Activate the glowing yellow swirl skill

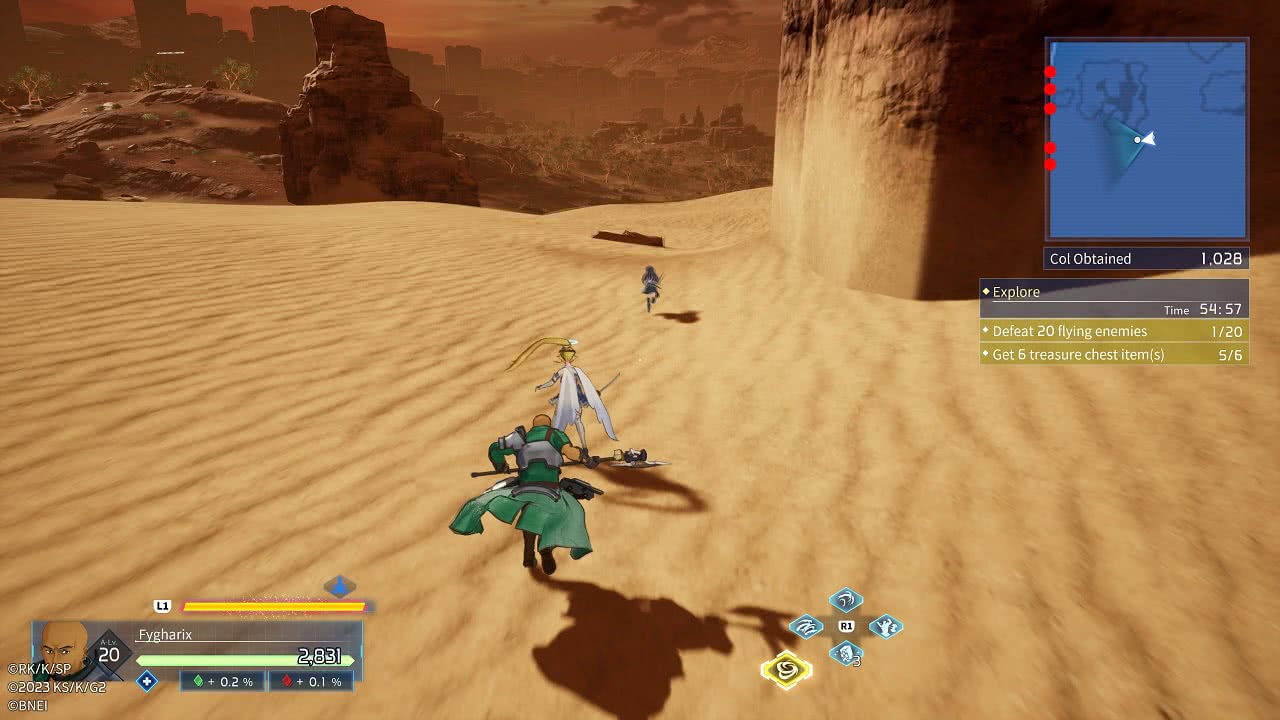pos(786,669)
